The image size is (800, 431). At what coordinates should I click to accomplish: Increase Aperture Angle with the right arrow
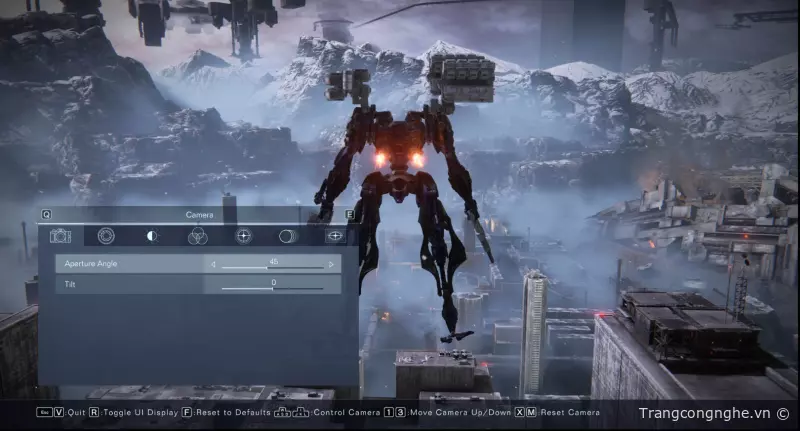coord(332,265)
